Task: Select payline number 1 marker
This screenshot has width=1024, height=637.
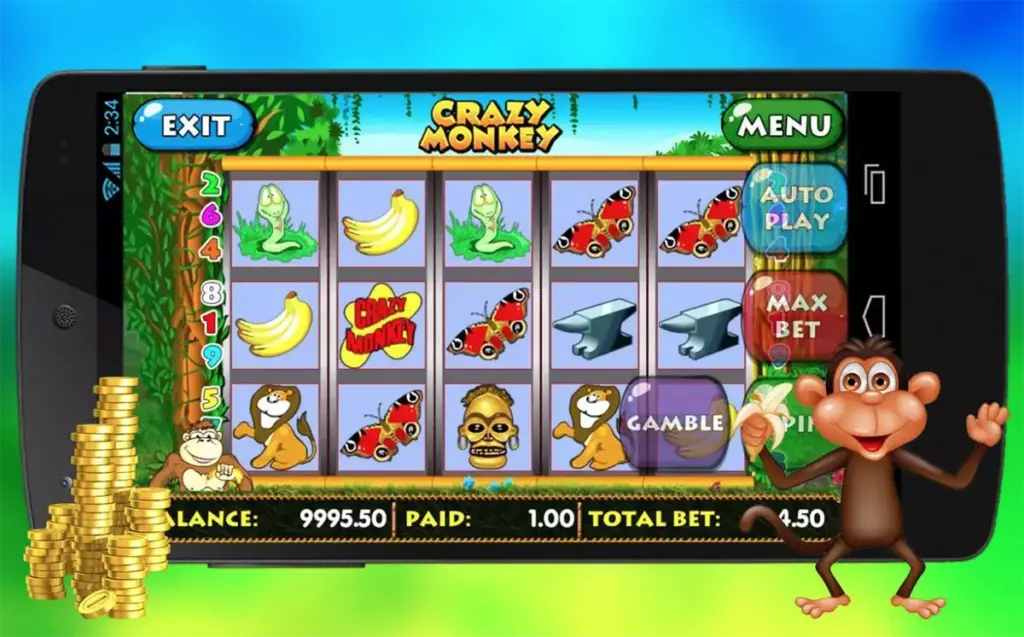Action: tap(211, 323)
